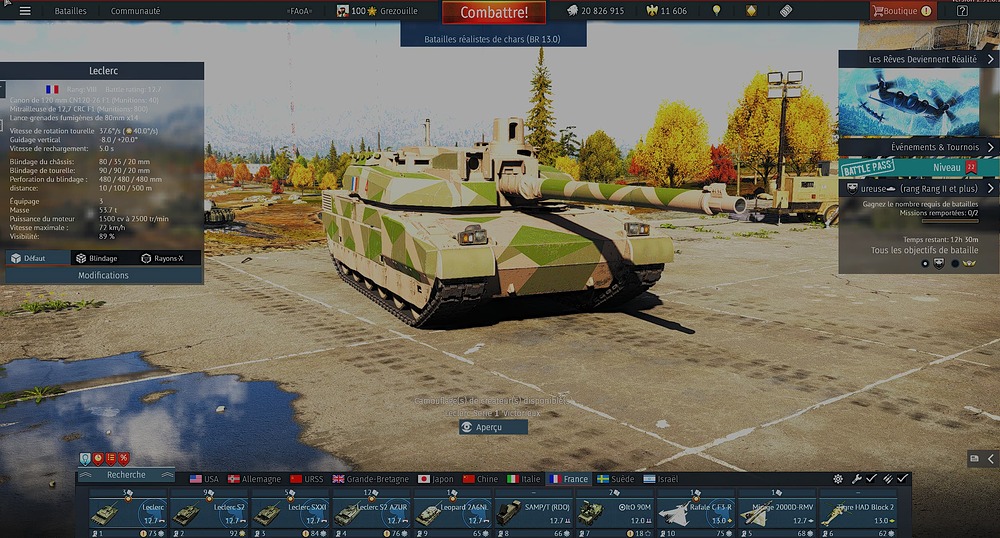Select the Grande-Bretagne nation tab
Image resolution: width=1000 pixels, height=538 pixels.
coord(371,479)
